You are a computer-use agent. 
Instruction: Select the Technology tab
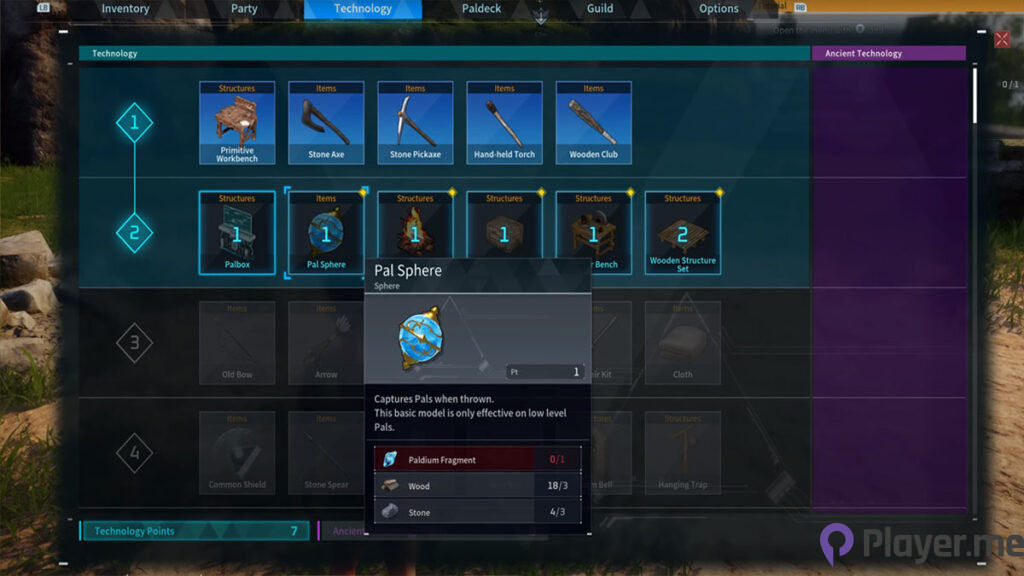pyautogui.click(x=363, y=9)
